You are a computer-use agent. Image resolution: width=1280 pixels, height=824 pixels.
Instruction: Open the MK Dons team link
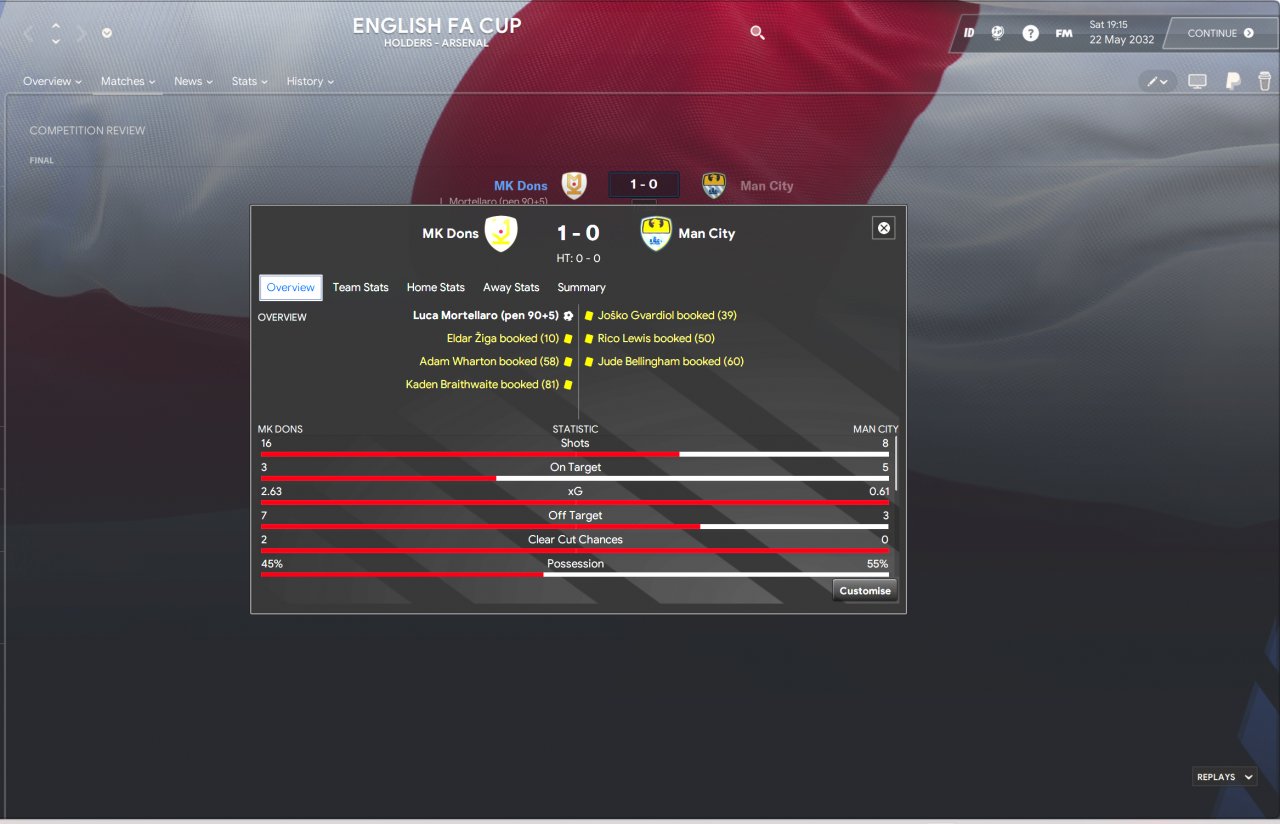[x=520, y=186]
